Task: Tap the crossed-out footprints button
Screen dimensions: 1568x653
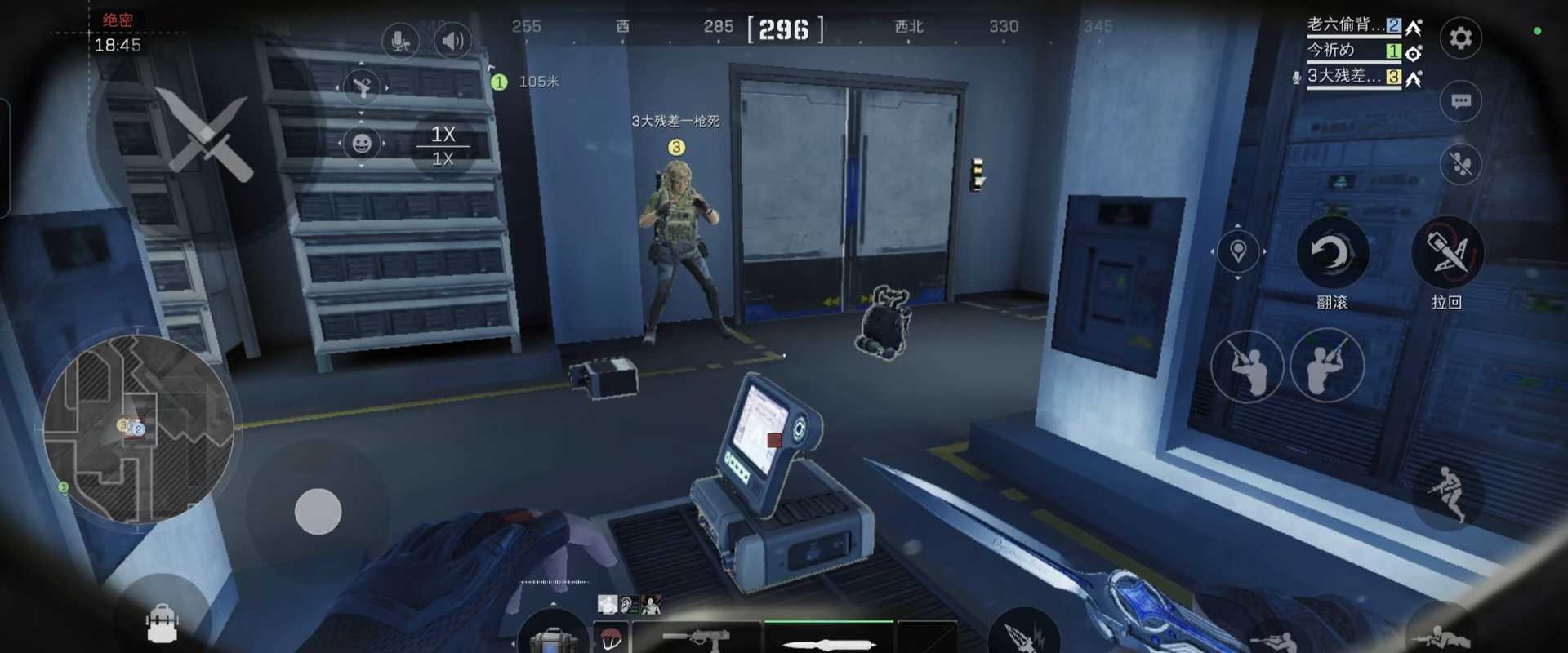Action: point(1460,164)
